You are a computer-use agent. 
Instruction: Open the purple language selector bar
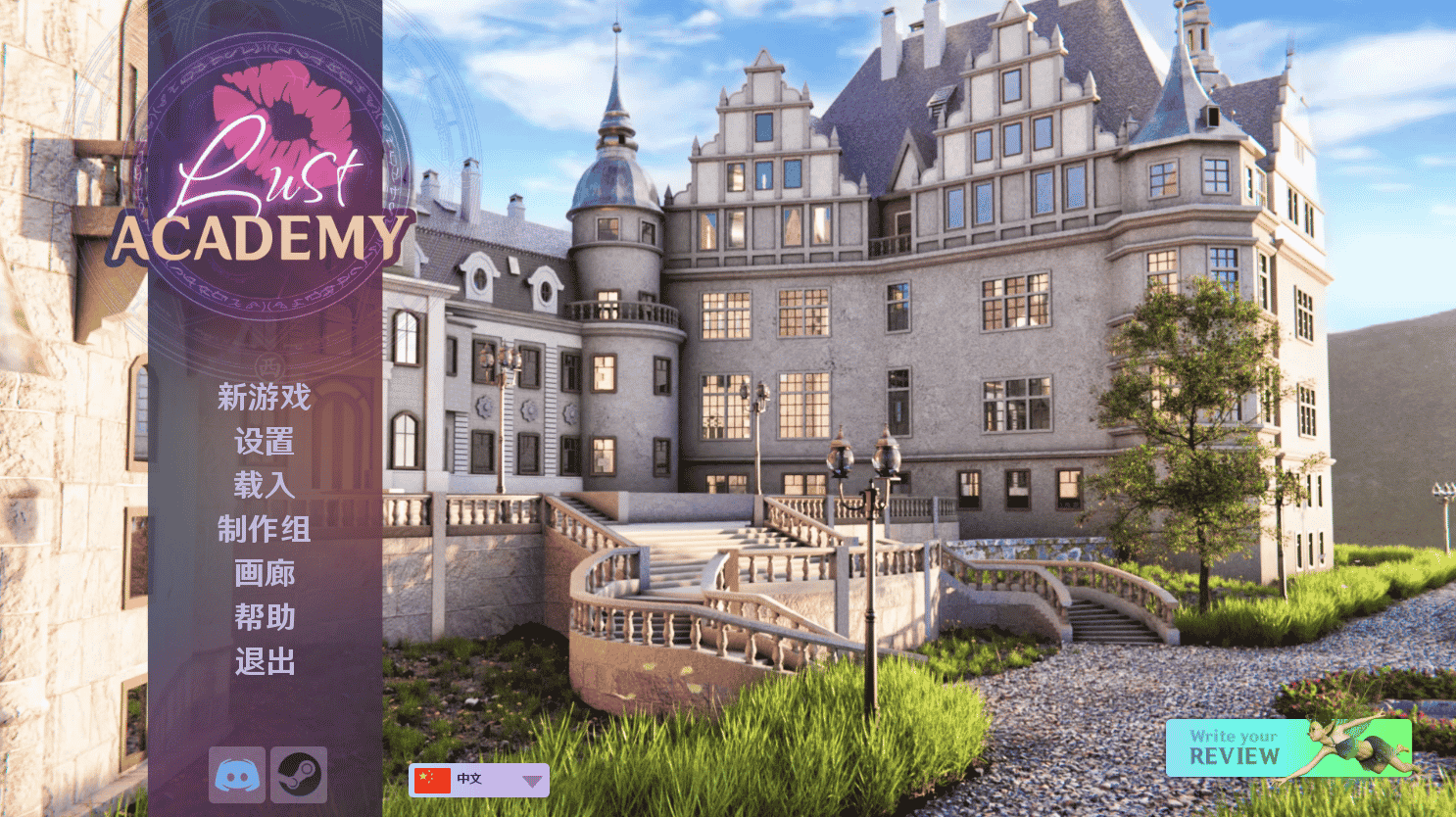pos(478,780)
